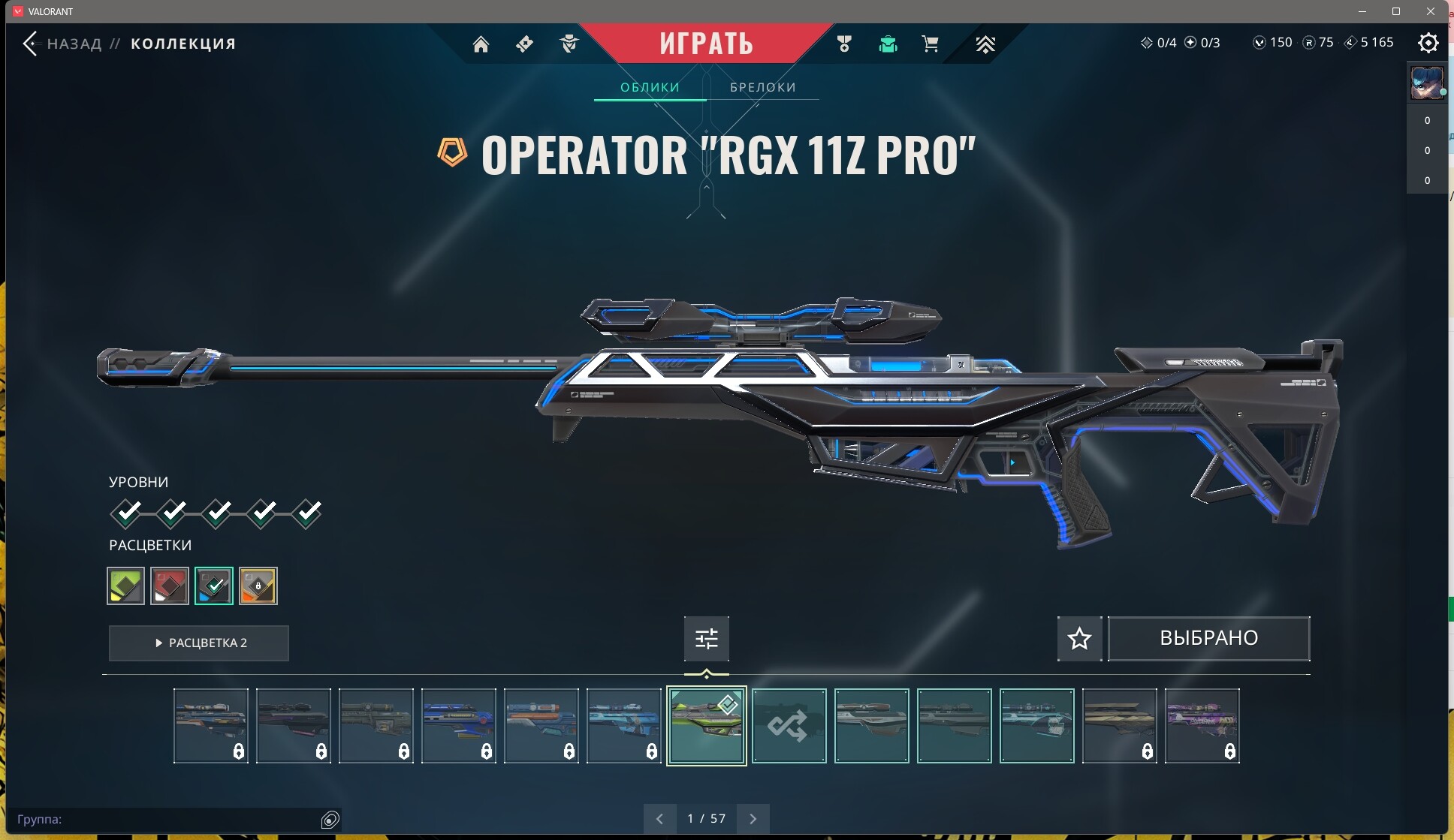Start a match with ИГРАТЬ button

click(x=706, y=44)
